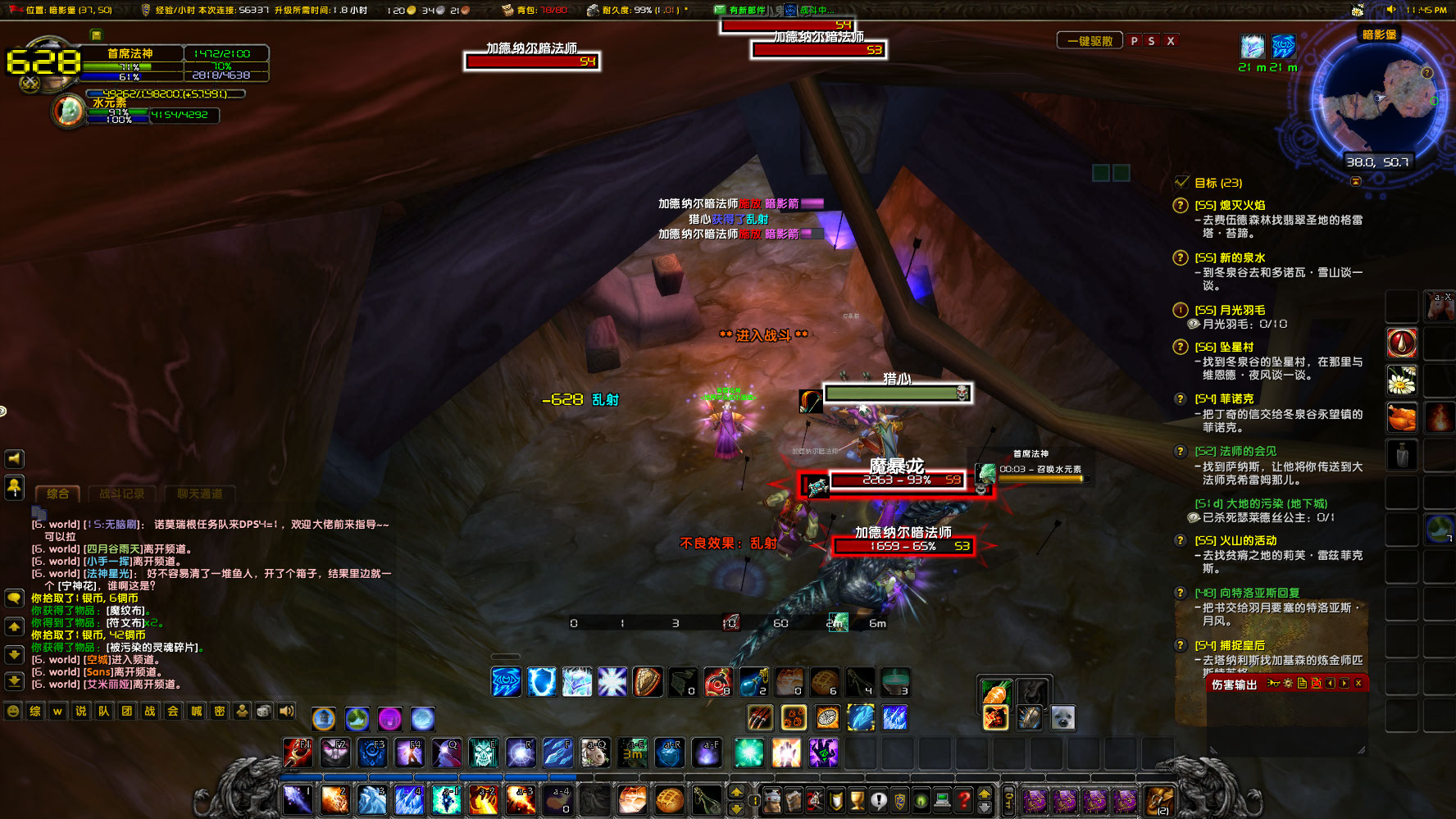Switch to the 战斗记录 chat tab
The image size is (1456, 819).
pos(123,494)
